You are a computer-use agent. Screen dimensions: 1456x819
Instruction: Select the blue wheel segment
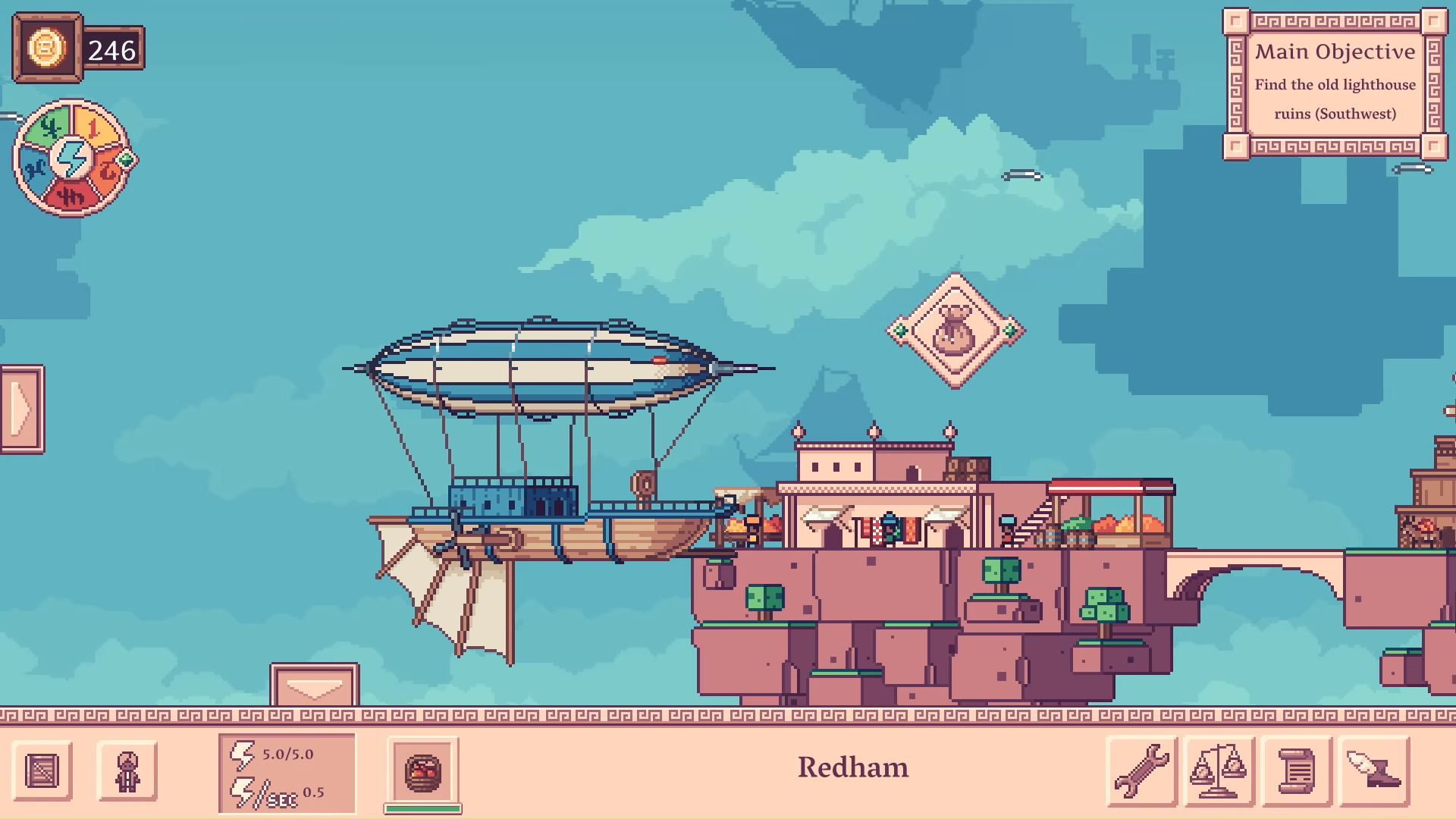[34, 168]
